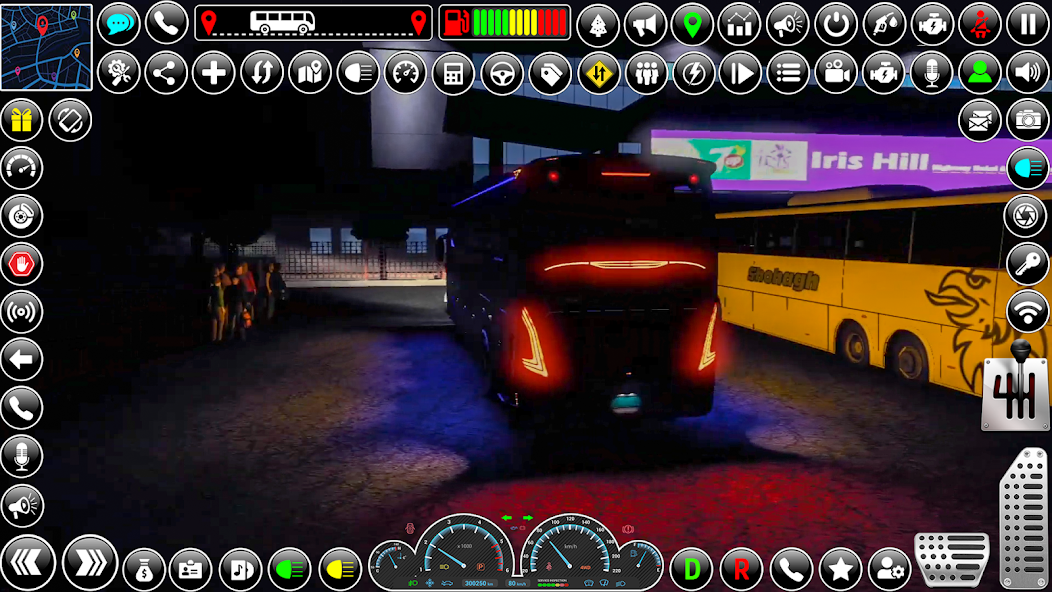
Task: Pause the game
Action: click(x=1028, y=24)
